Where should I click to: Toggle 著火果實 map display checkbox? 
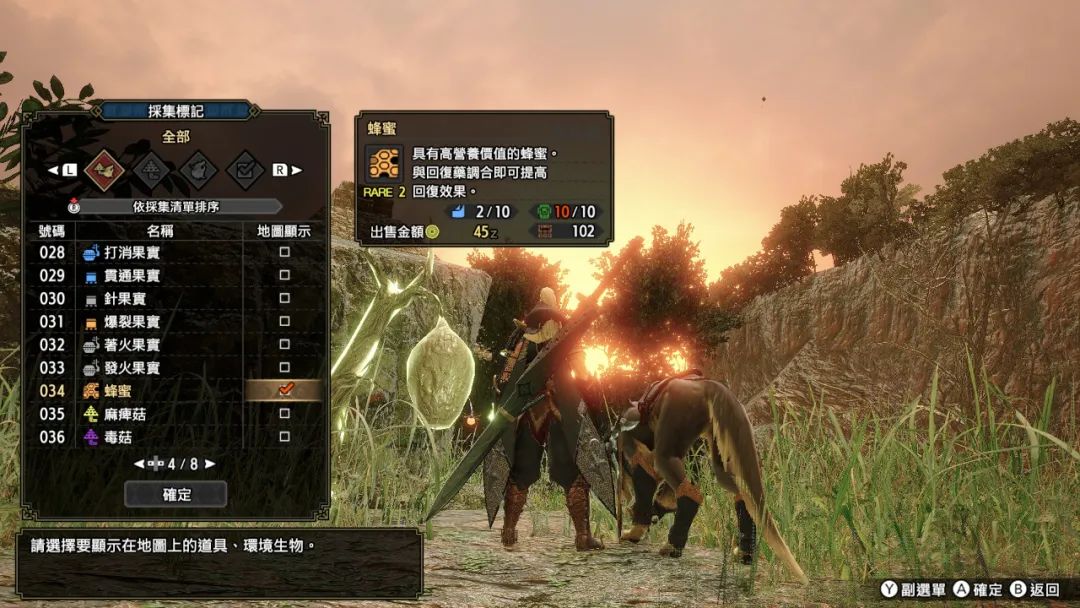coord(284,345)
